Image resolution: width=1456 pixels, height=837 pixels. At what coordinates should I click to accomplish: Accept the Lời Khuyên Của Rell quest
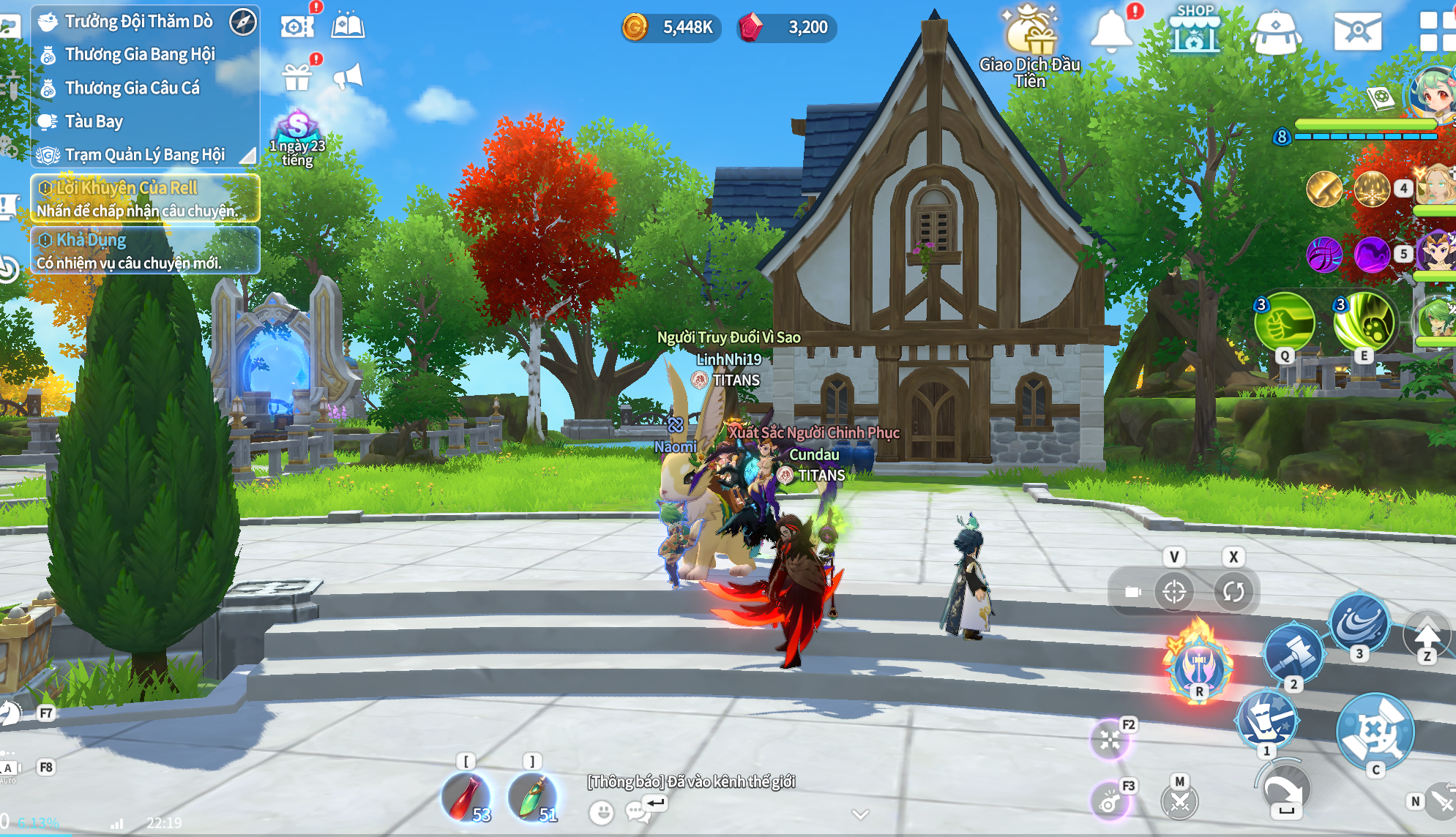[145, 198]
